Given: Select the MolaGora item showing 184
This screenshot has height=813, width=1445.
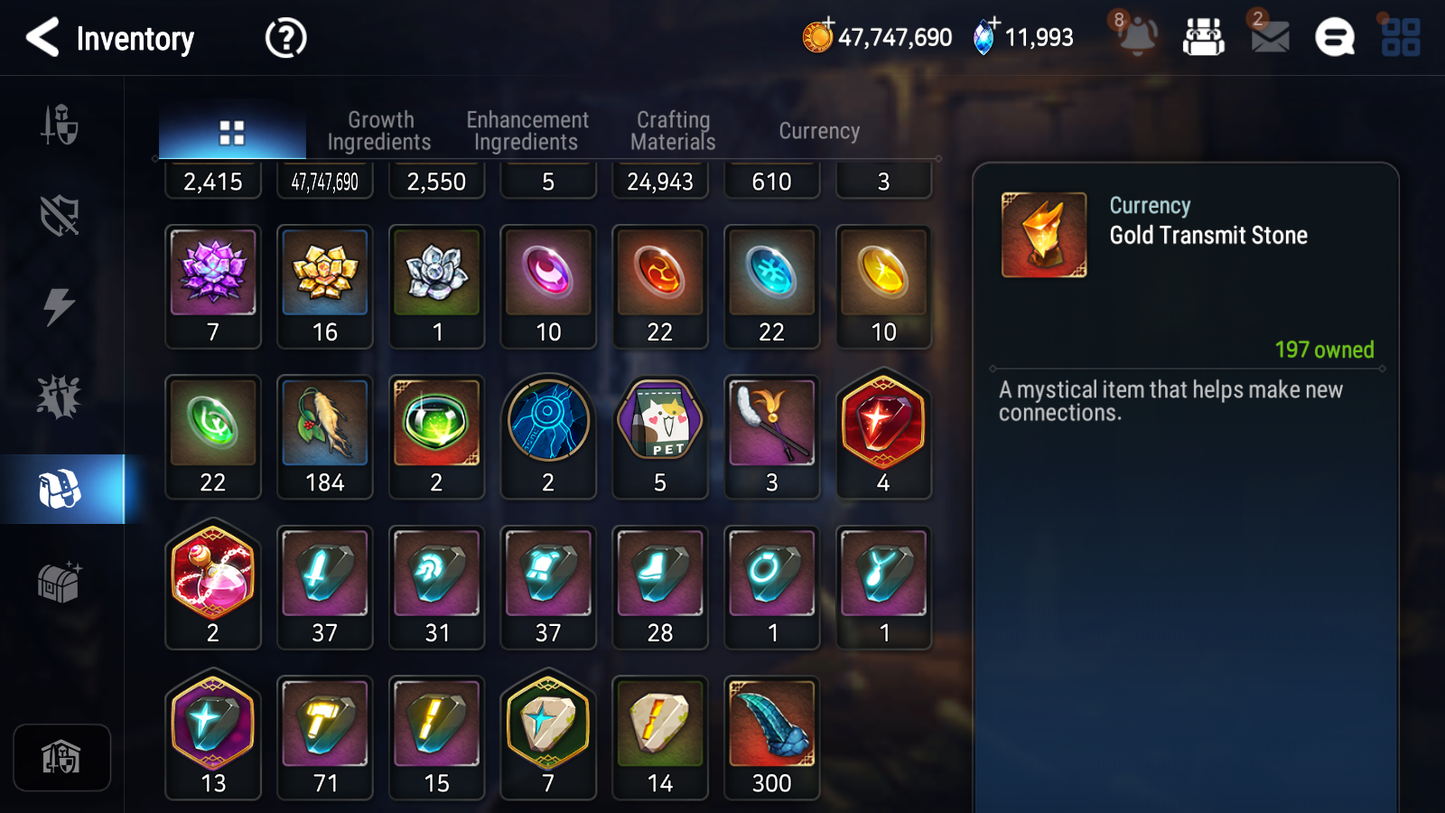Looking at the screenshot, I should click(325, 424).
